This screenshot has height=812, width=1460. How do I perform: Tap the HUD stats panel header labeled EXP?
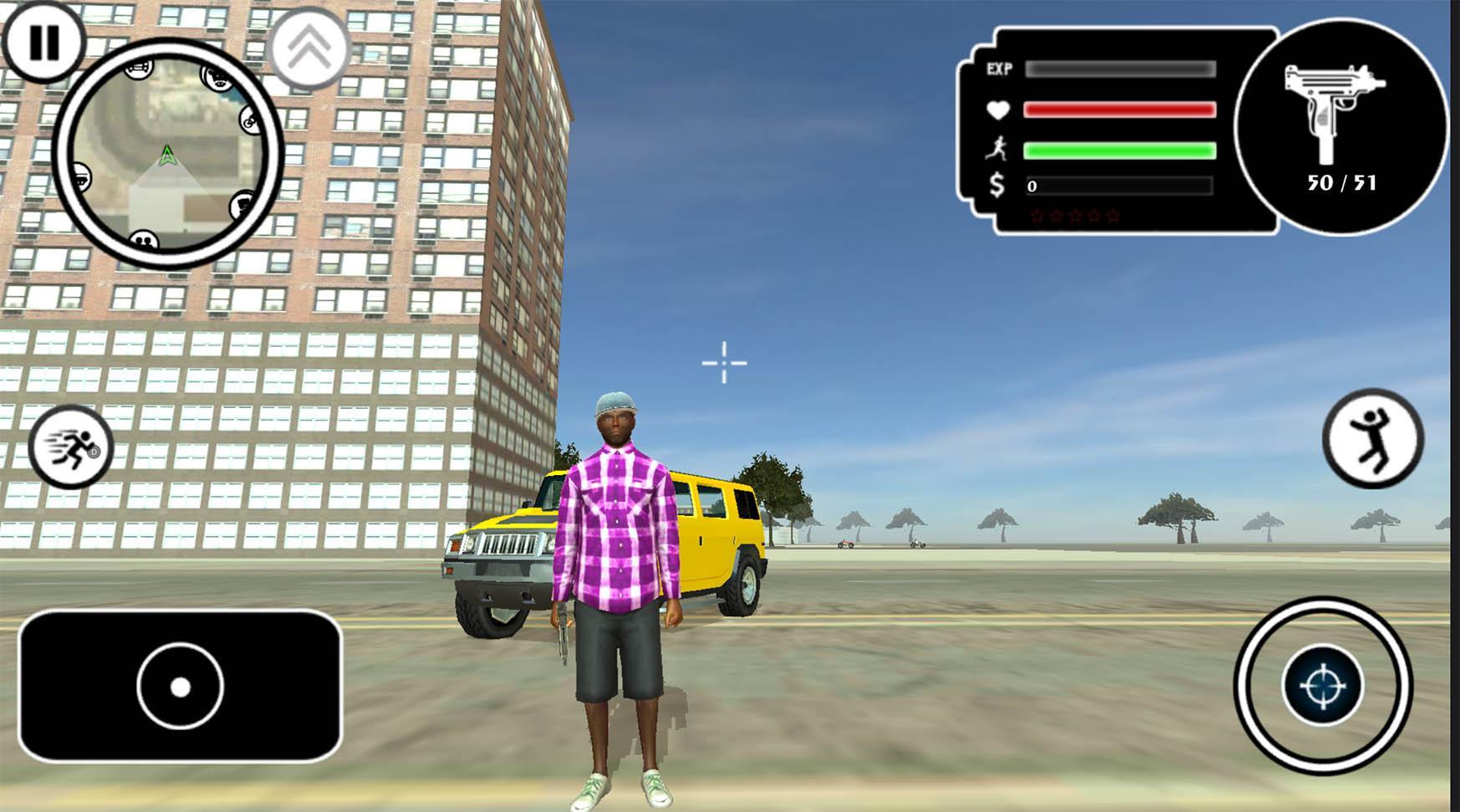pos(1000,70)
